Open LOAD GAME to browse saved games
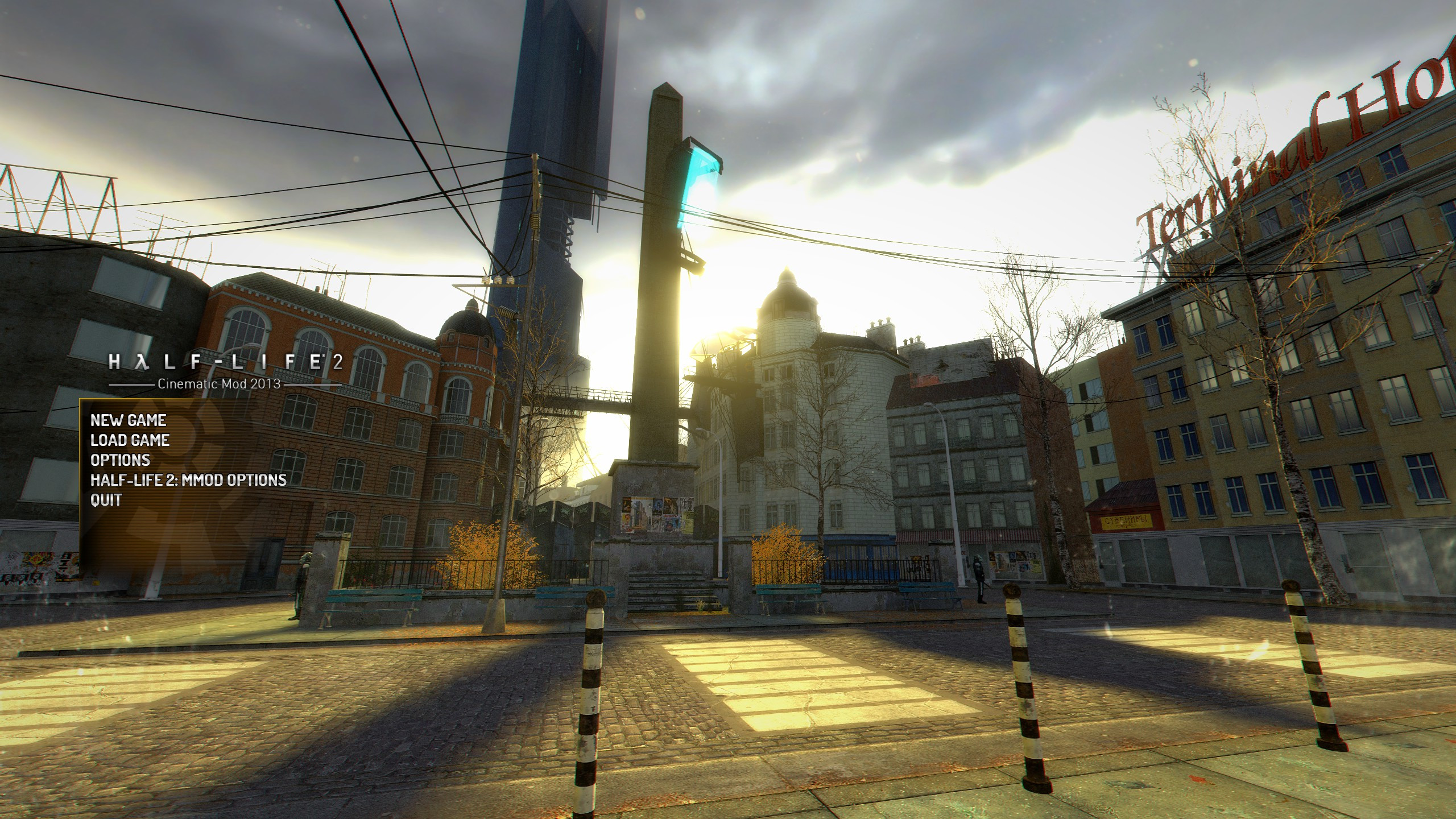1456x819 pixels. [130, 440]
